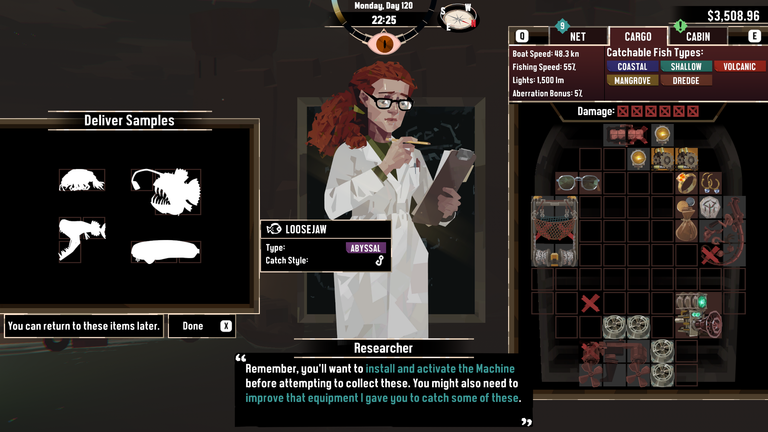Choose the loosejaw sample silhouette
This screenshot has width=768, height=432.
[x=81, y=239]
